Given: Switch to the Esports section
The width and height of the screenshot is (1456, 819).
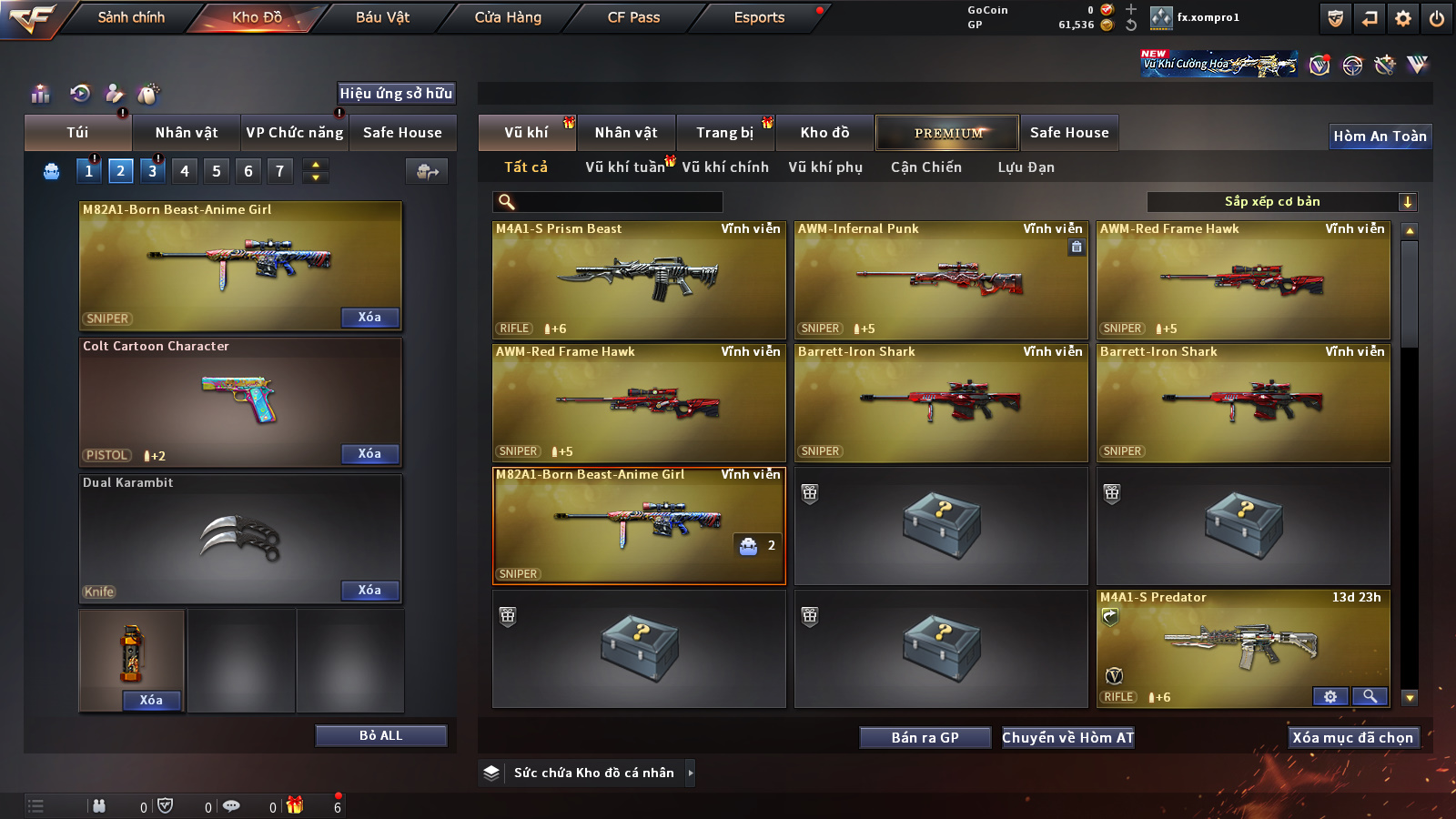Looking at the screenshot, I should pos(759,17).
